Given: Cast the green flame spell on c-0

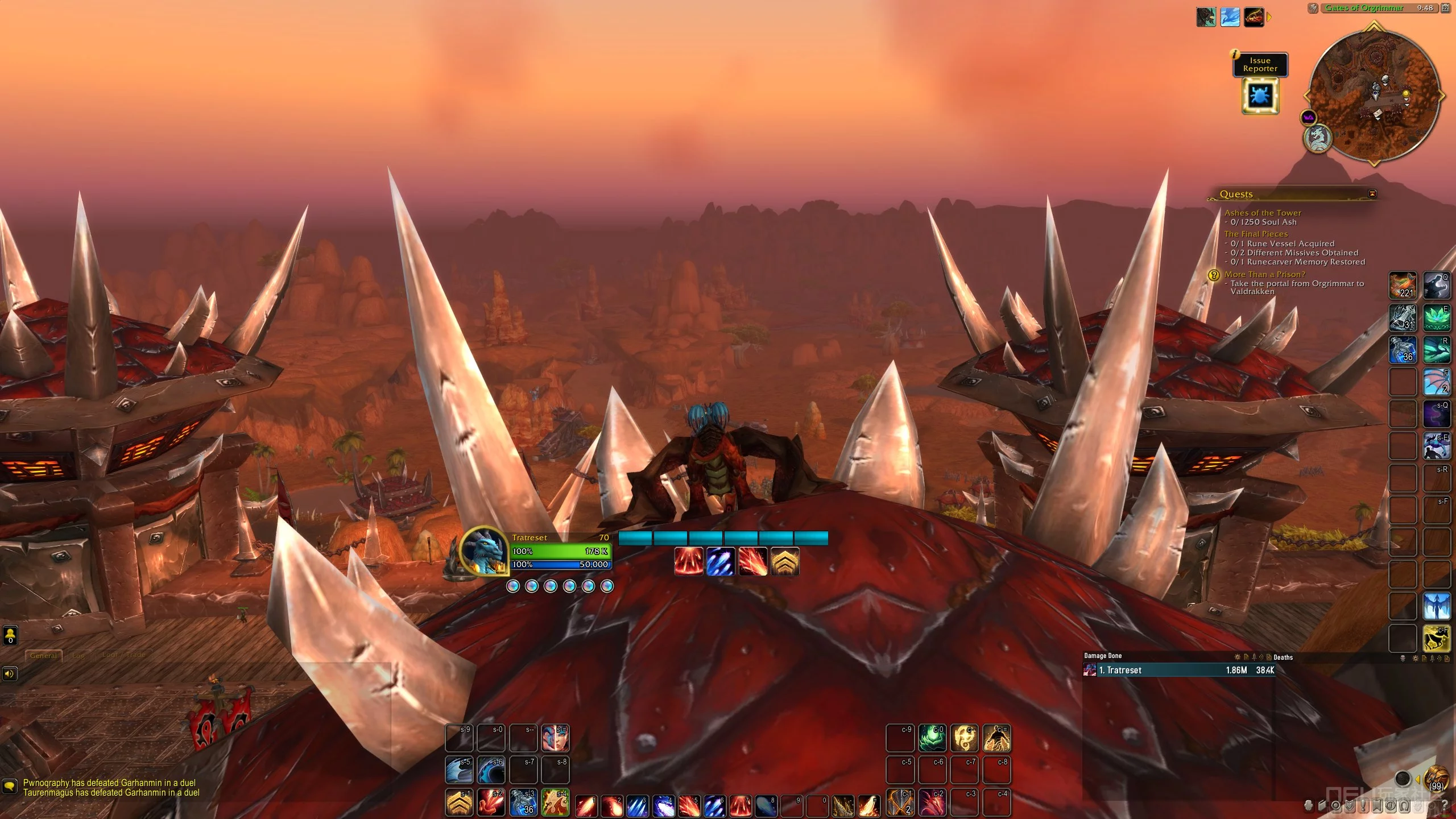Looking at the screenshot, I should (933, 738).
